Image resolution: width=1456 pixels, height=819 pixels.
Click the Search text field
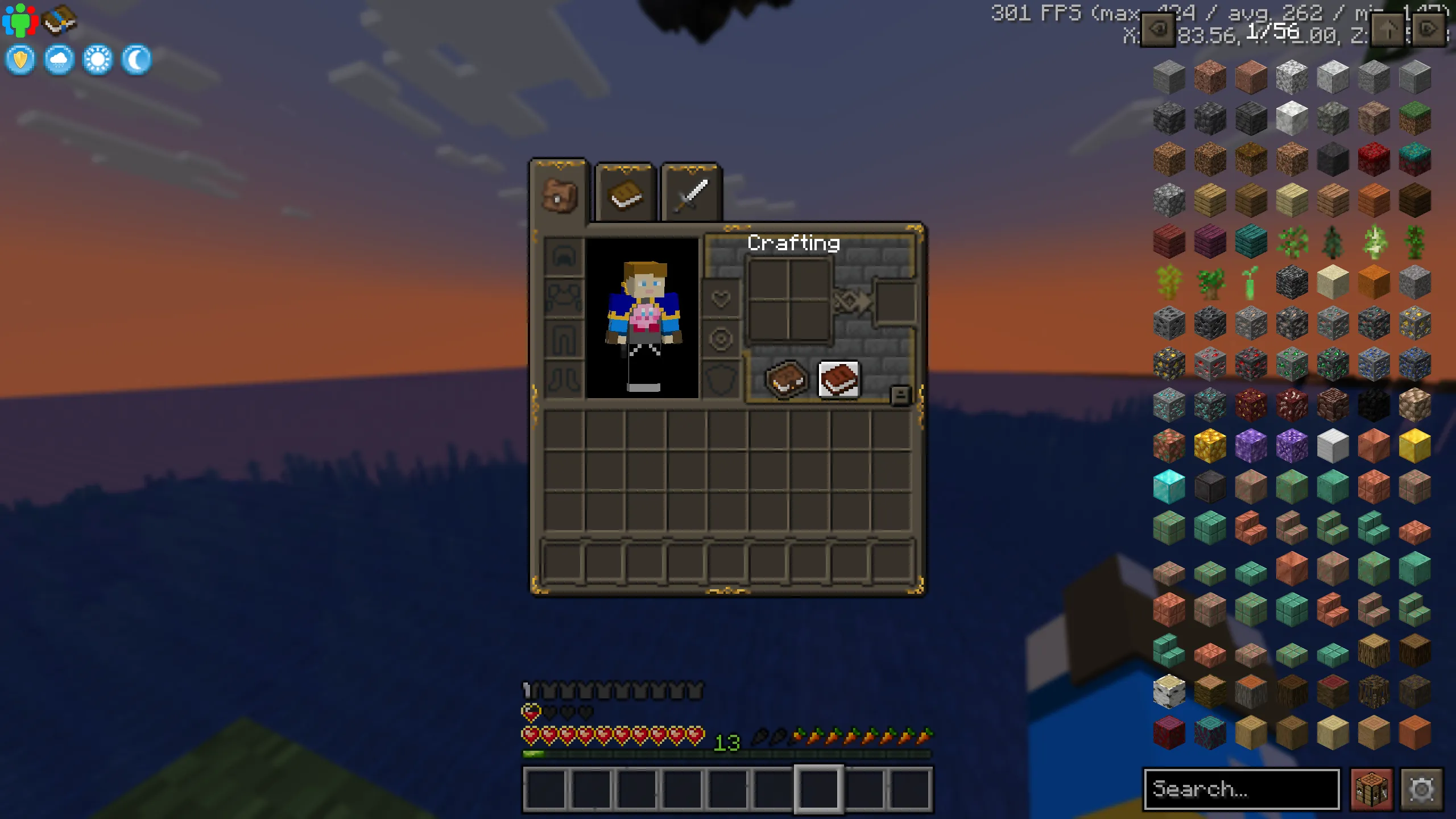[1240, 789]
